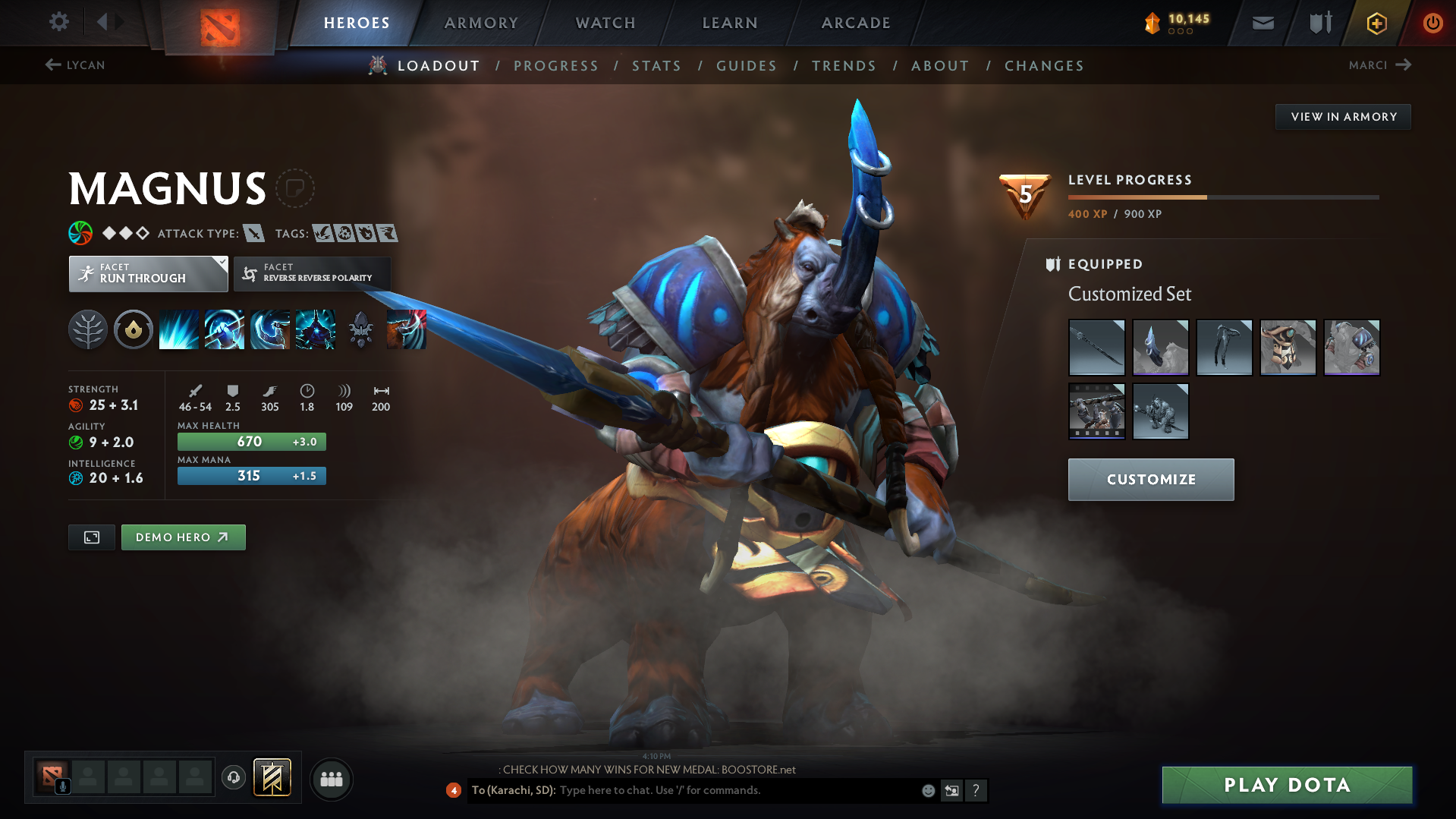Select the Shockwave ability icon
This screenshot has width=1456, height=819.
pyautogui.click(x=178, y=329)
